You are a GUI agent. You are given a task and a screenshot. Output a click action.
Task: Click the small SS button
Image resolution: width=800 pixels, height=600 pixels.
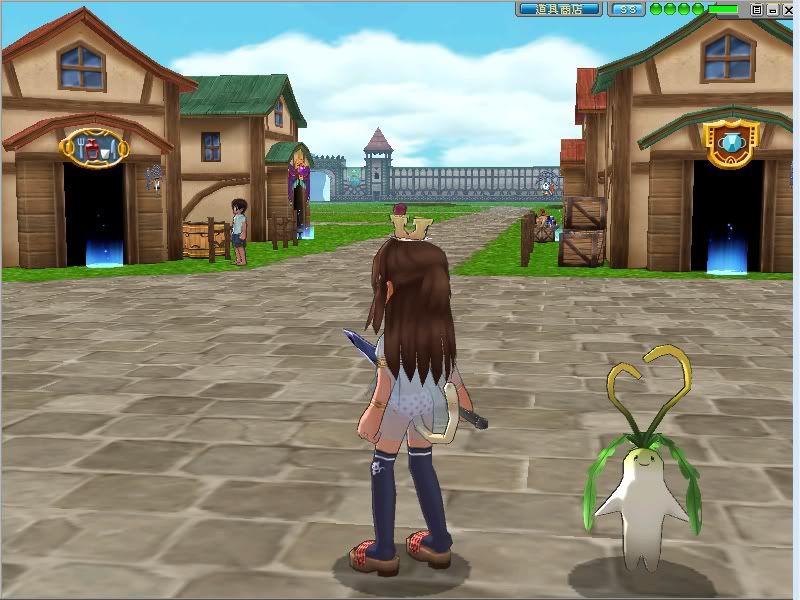coord(626,9)
